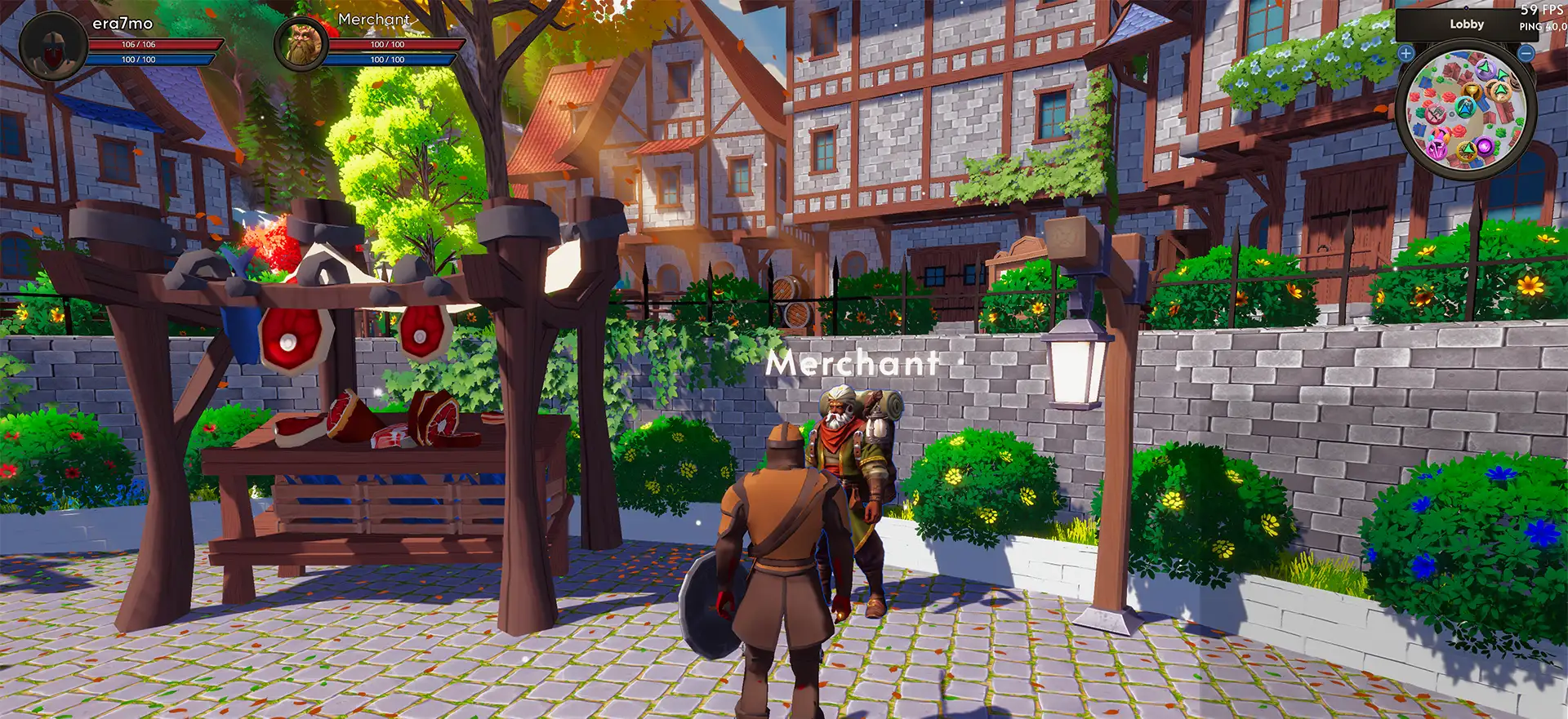This screenshot has height=719, width=1568.
Task: Select the red crossed-swords map marker
Action: pyautogui.click(x=1435, y=114)
